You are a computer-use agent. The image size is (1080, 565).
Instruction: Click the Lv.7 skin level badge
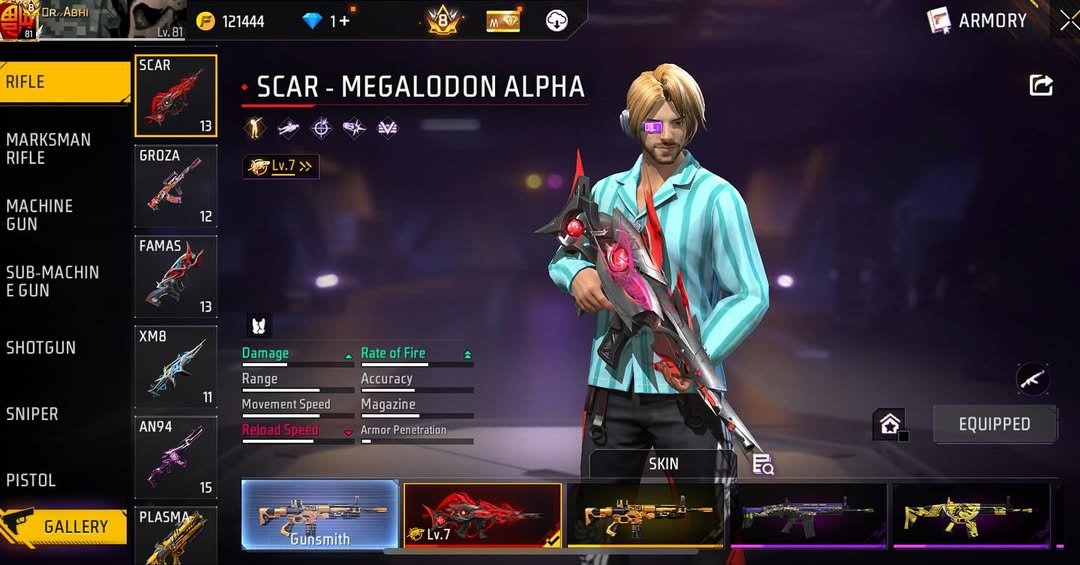pyautogui.click(x=281, y=166)
